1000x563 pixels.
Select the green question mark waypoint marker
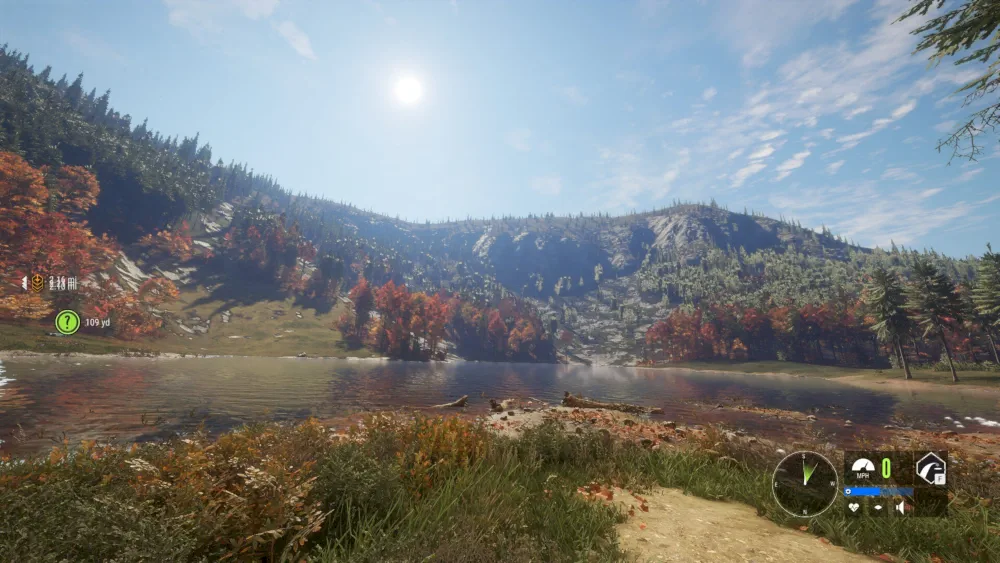(x=67, y=322)
